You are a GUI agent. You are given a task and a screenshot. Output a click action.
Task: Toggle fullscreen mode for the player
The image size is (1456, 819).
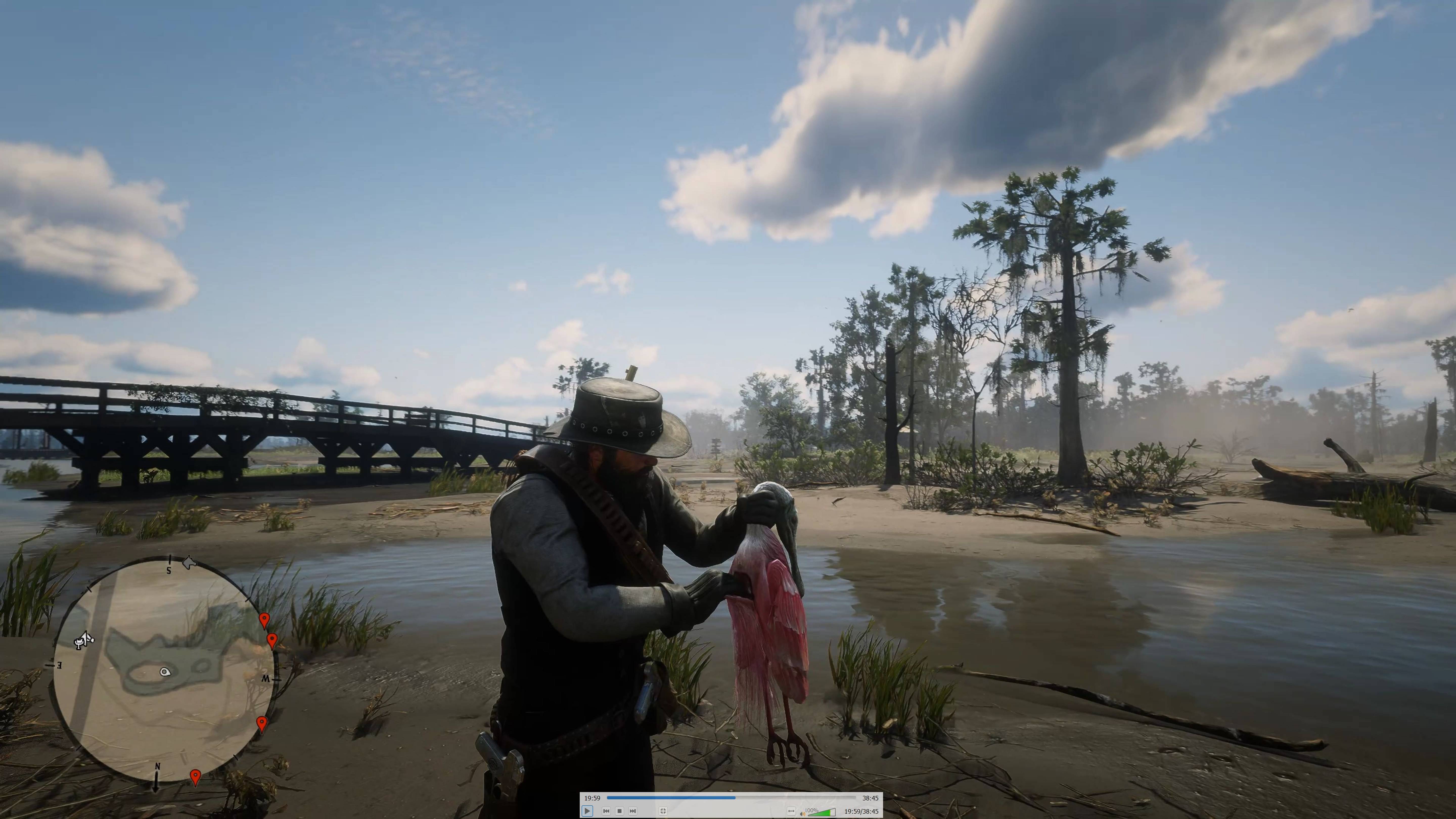coord(664,812)
